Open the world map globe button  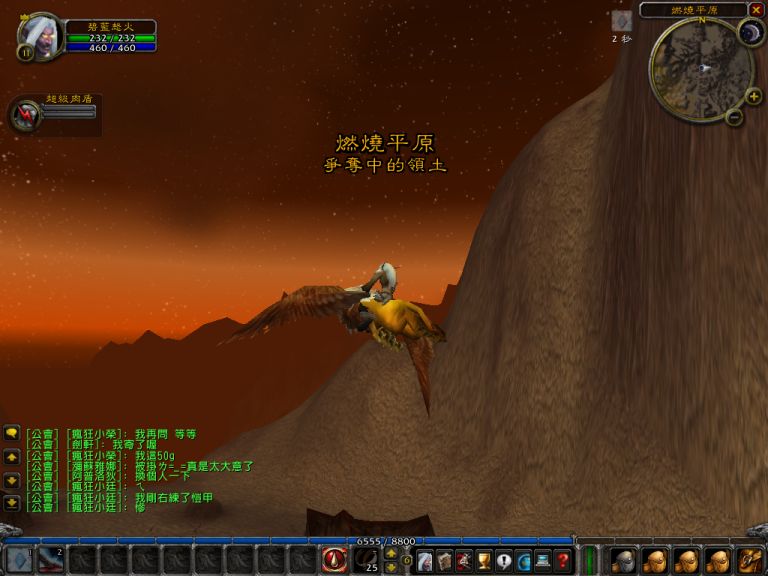click(523, 560)
